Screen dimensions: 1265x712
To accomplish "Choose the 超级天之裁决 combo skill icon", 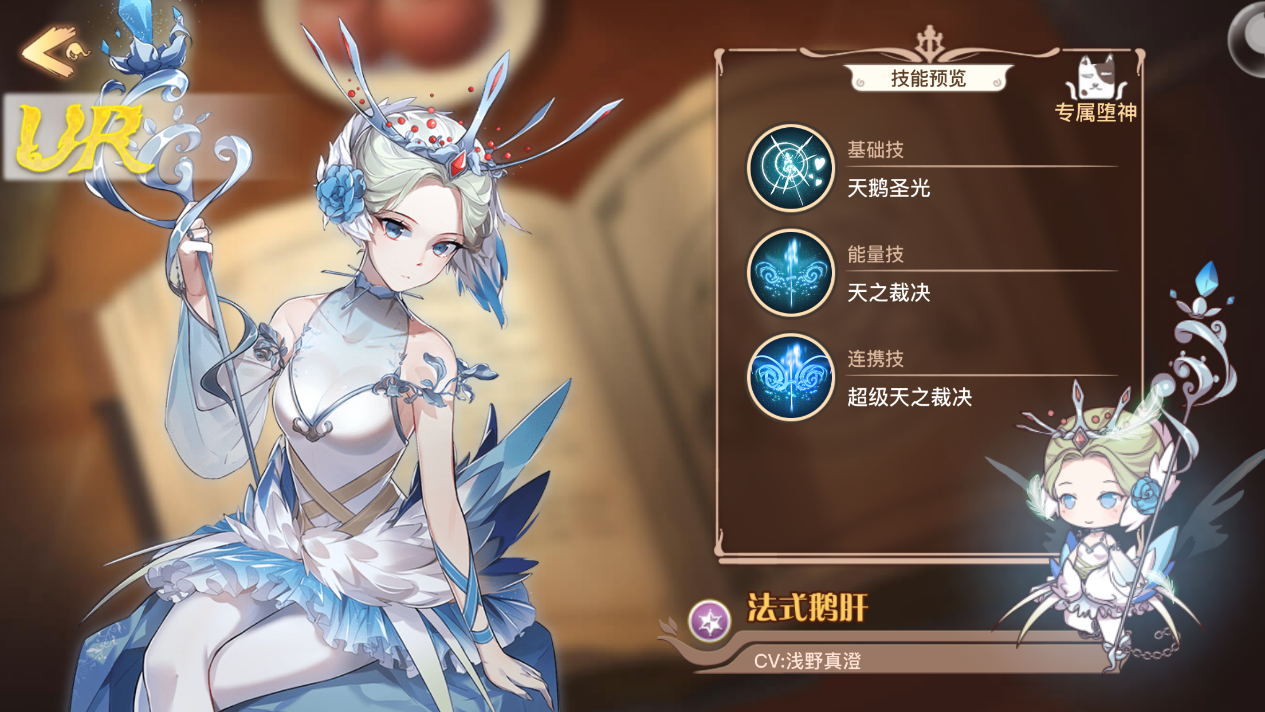I will (791, 377).
